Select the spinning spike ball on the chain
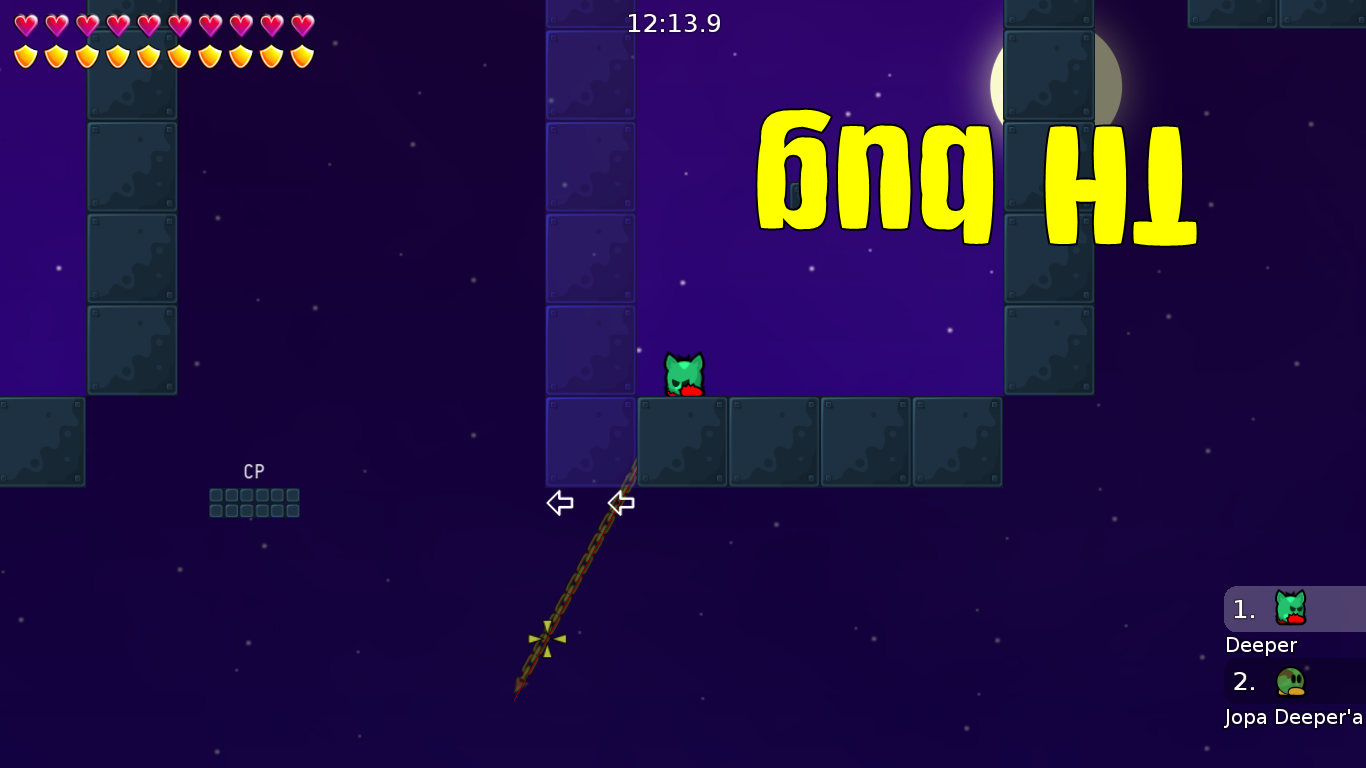 click(x=545, y=638)
